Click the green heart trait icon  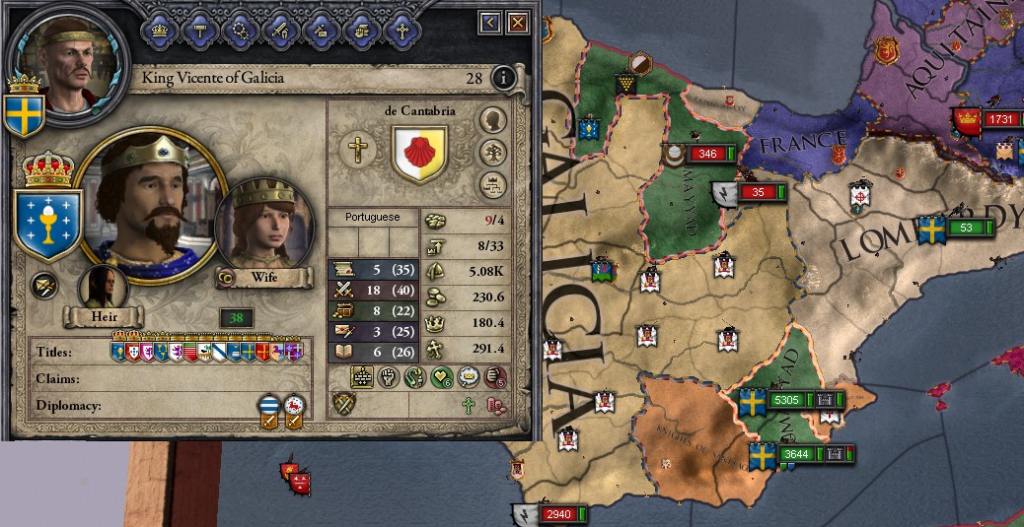click(442, 377)
